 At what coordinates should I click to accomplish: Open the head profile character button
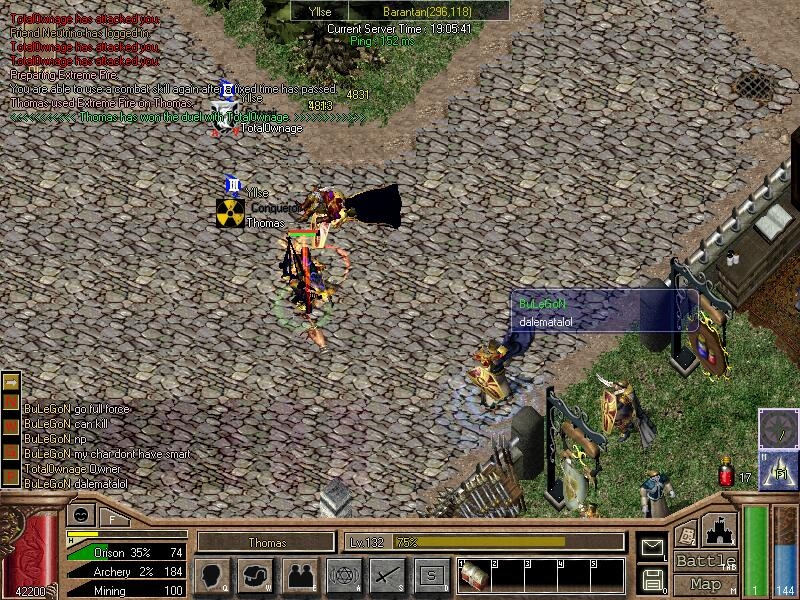(x=213, y=575)
